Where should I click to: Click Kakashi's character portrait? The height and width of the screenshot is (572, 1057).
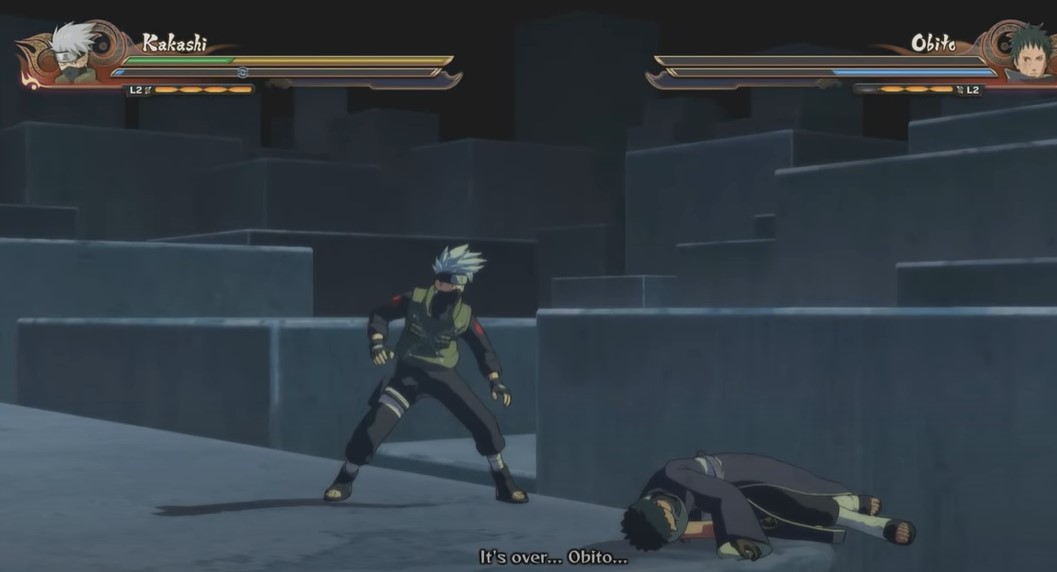71,53
